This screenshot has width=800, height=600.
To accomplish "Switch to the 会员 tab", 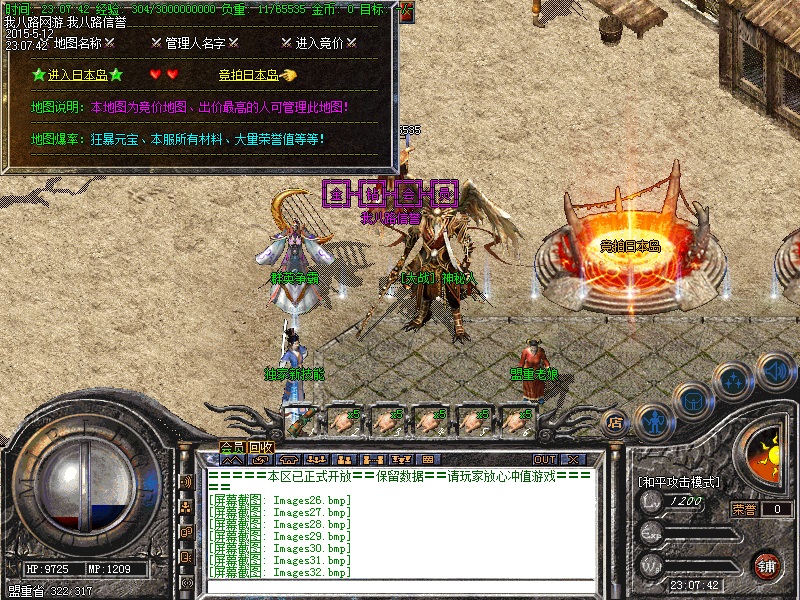I will coord(232,446).
